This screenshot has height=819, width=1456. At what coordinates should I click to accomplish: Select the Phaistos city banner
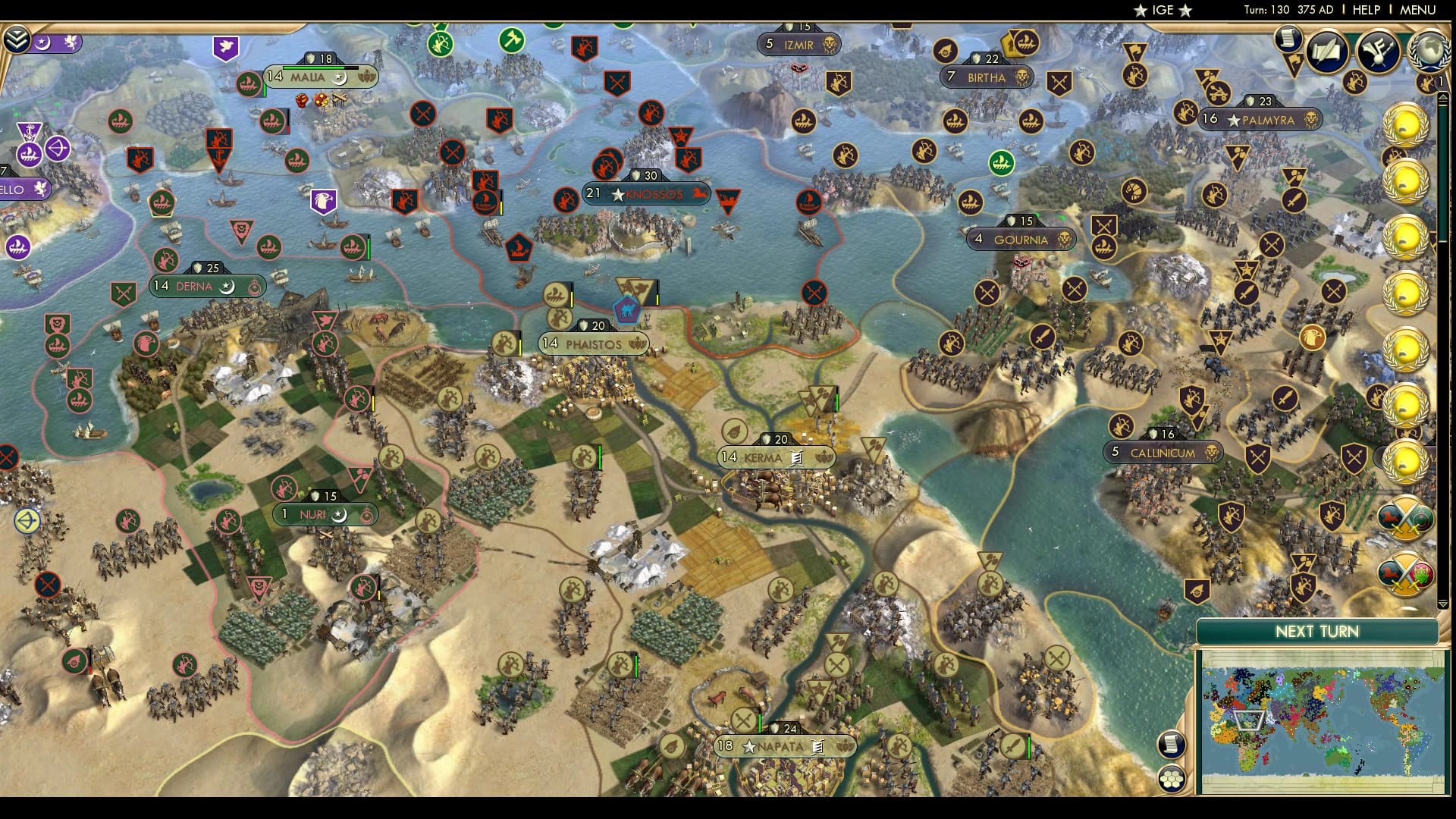[593, 344]
